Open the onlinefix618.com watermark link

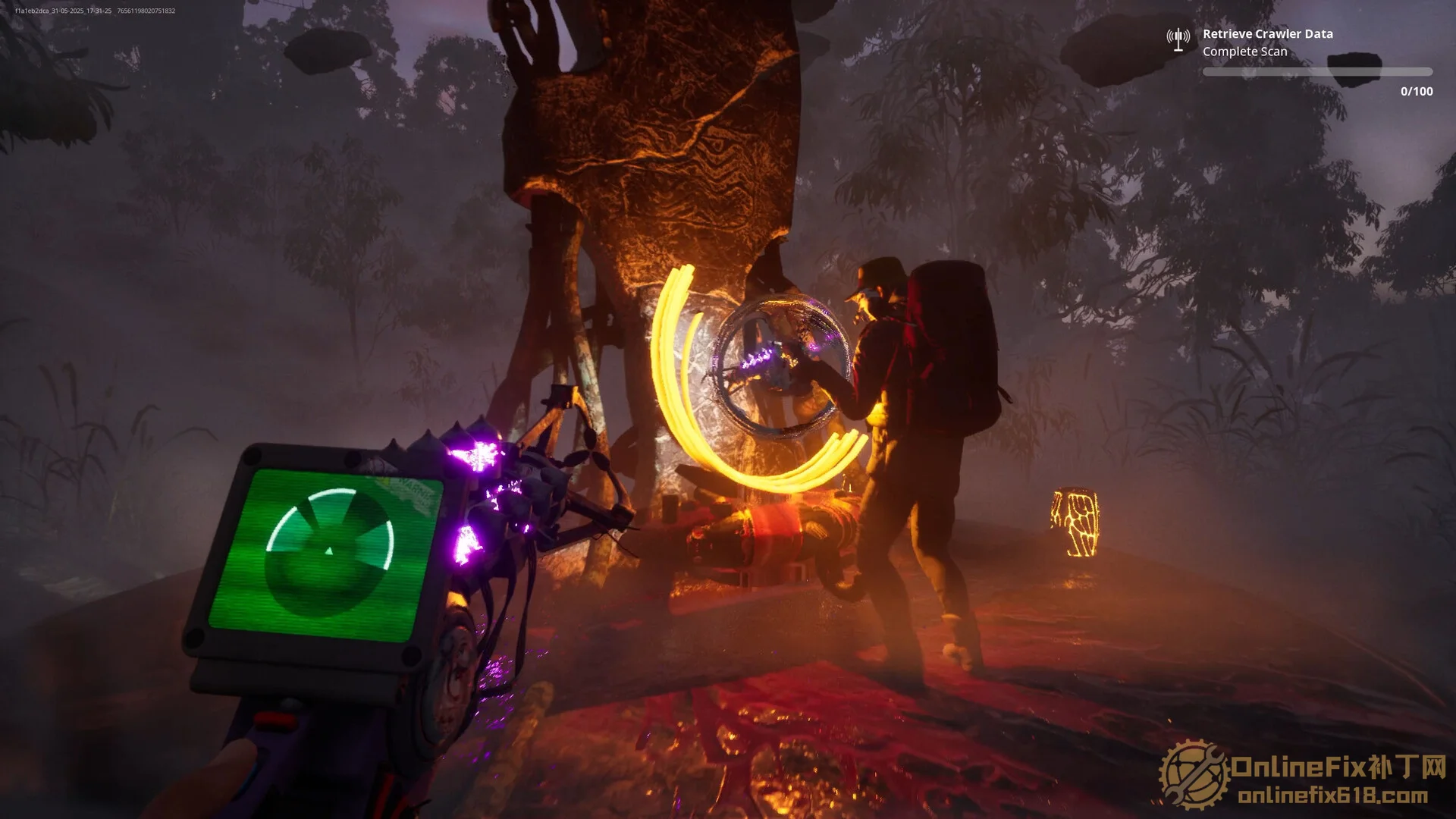point(1332,796)
